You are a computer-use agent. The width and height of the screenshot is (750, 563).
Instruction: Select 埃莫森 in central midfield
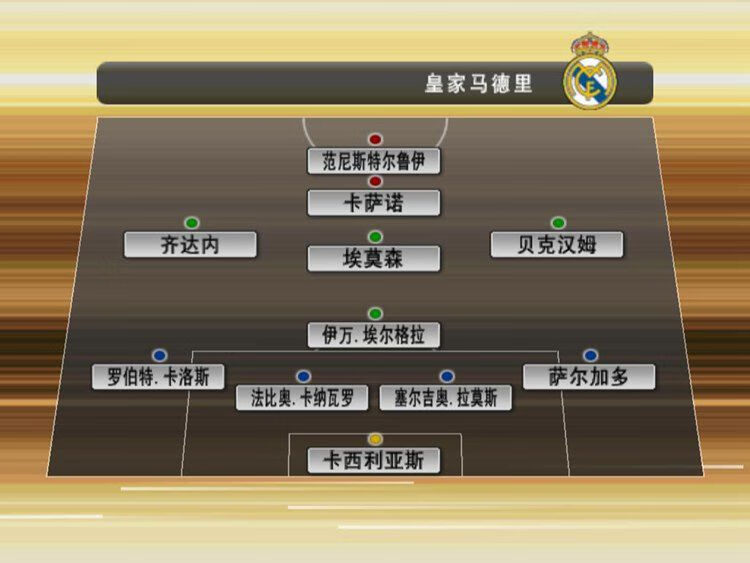tap(374, 259)
